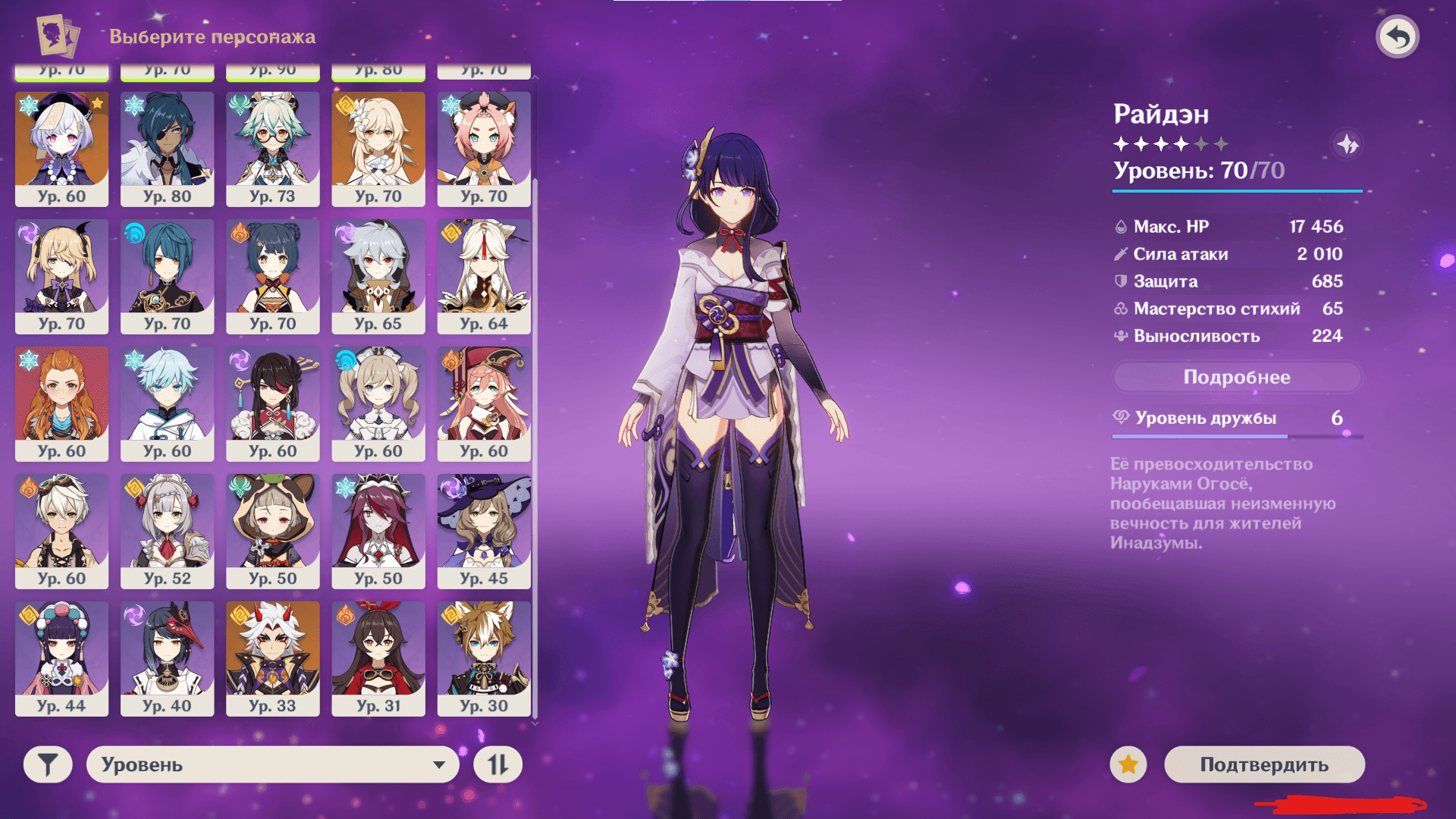Screen dimensions: 1456x819
Task: Select the level 52 Noelle portrait
Action: tap(168, 531)
